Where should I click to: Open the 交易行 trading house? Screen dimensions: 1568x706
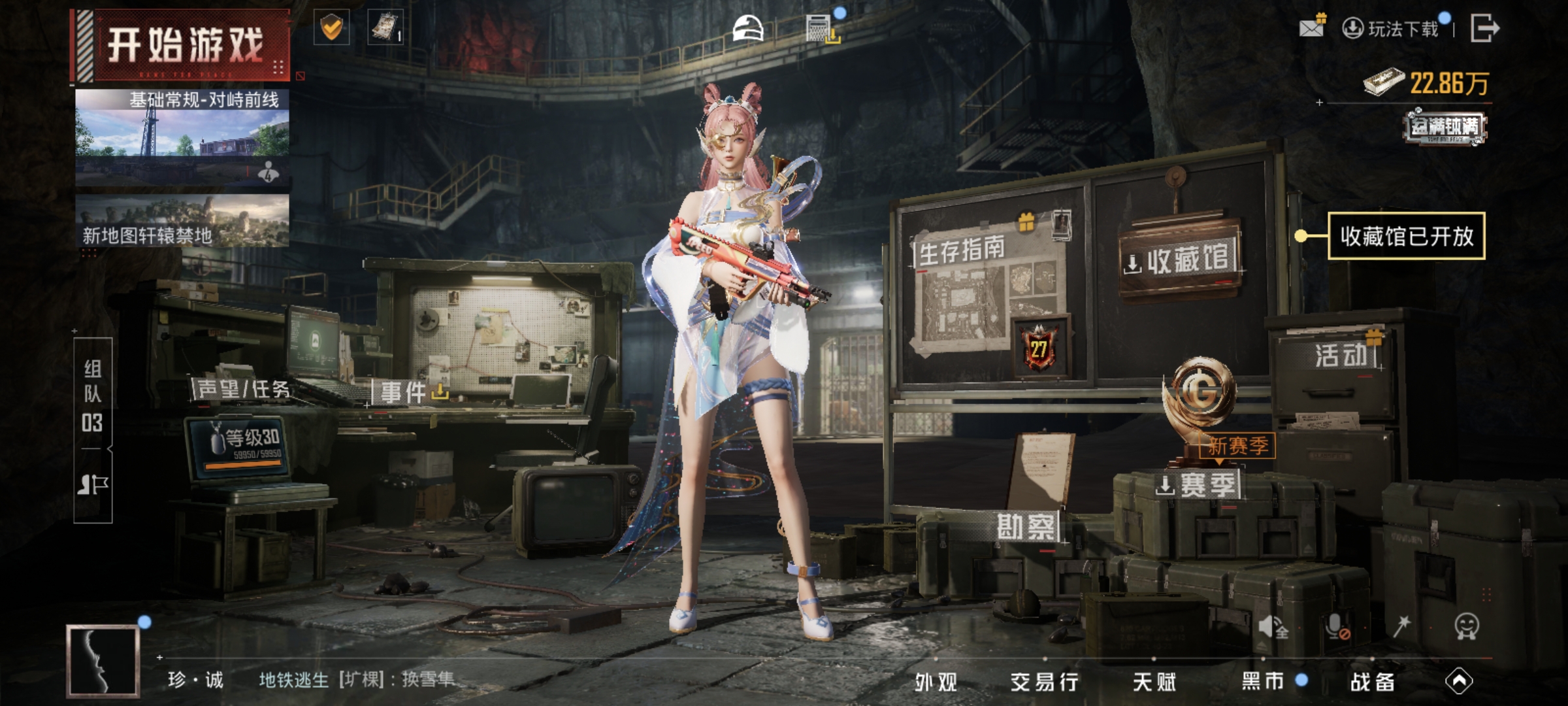click(x=1044, y=682)
